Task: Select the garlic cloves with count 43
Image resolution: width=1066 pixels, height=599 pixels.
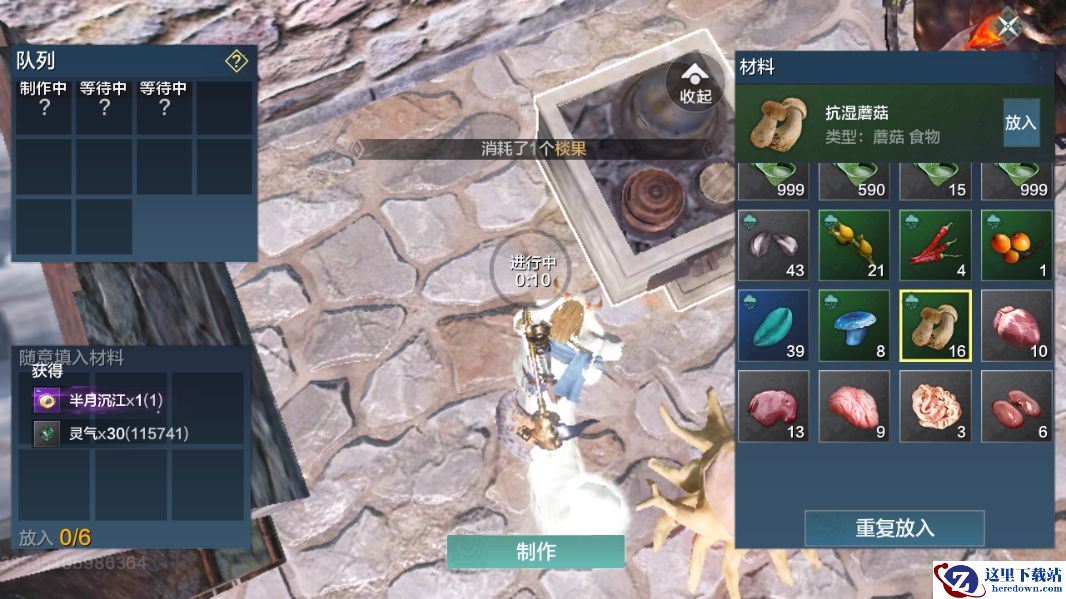Action: click(773, 245)
